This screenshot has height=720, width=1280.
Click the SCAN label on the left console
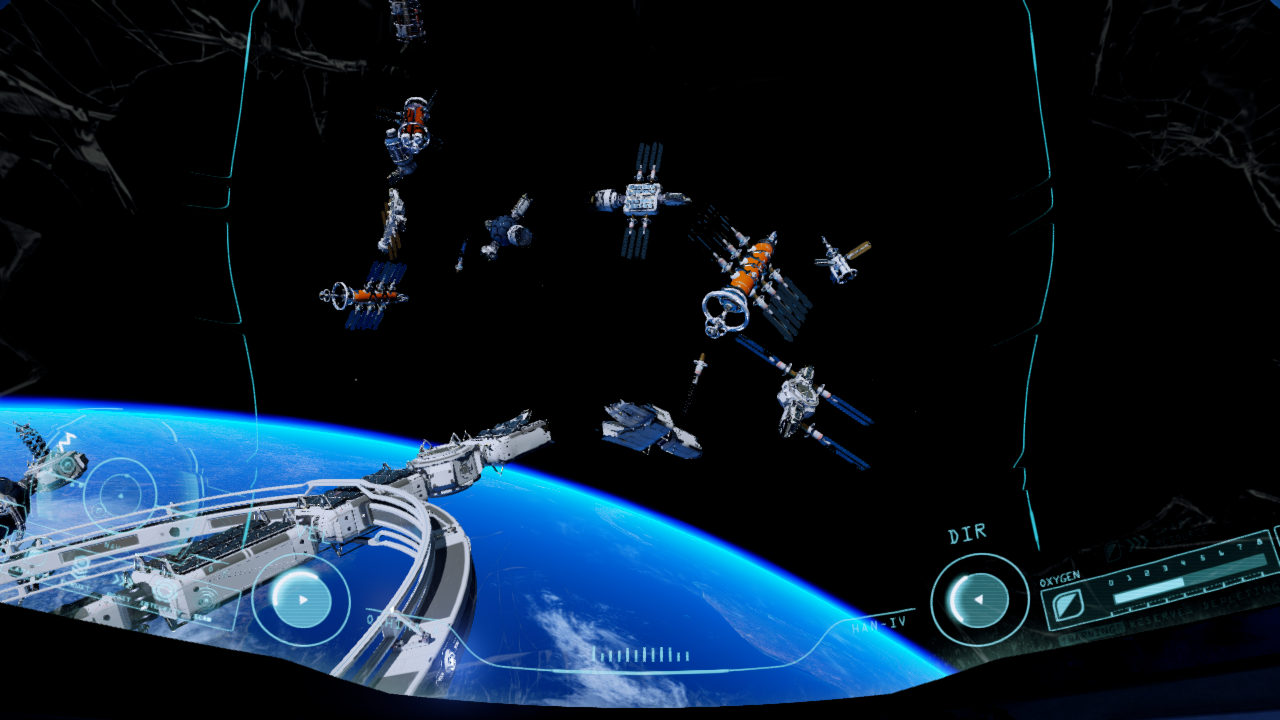(x=203, y=618)
